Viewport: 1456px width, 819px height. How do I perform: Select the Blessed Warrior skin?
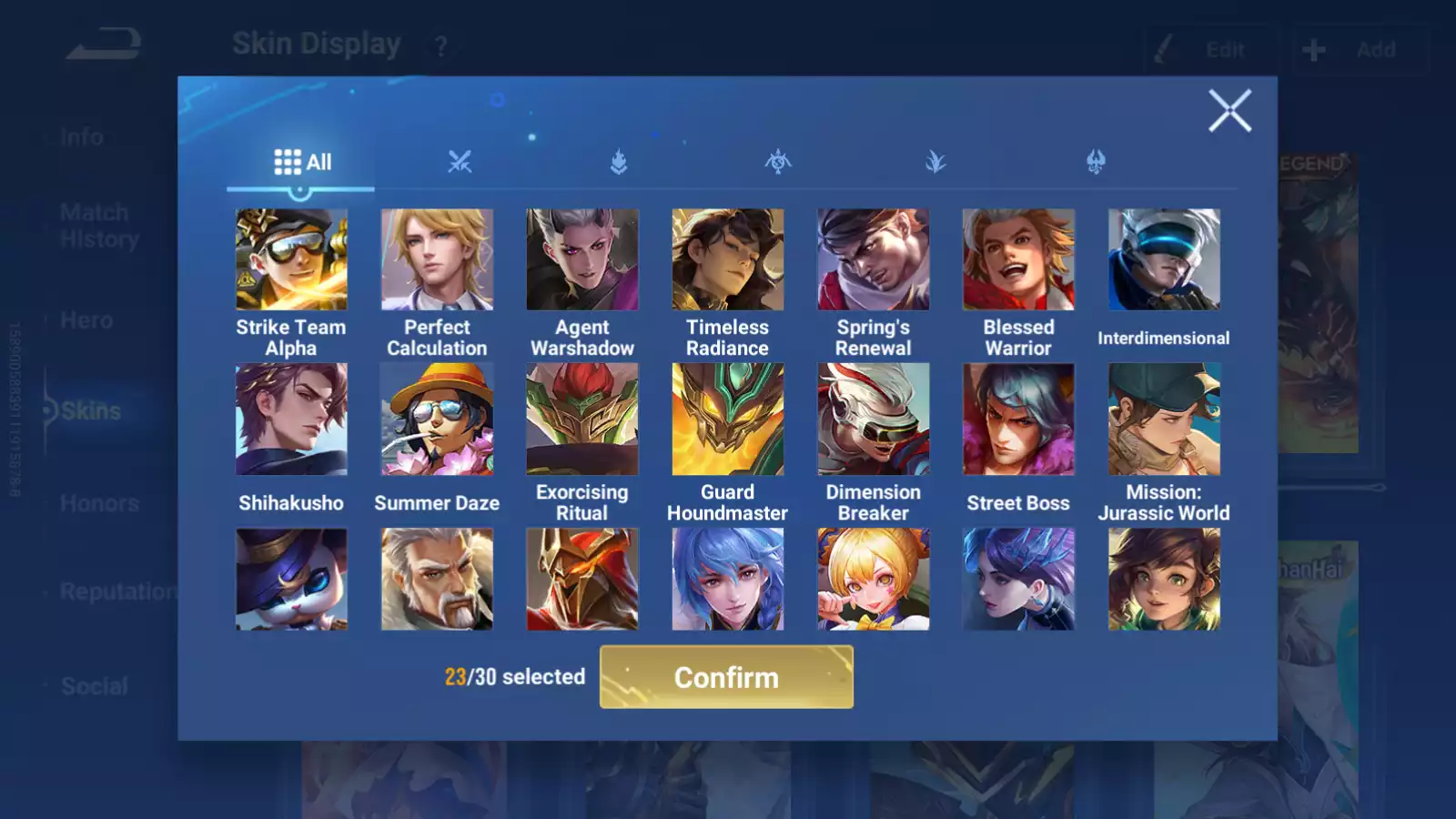coord(1018,260)
